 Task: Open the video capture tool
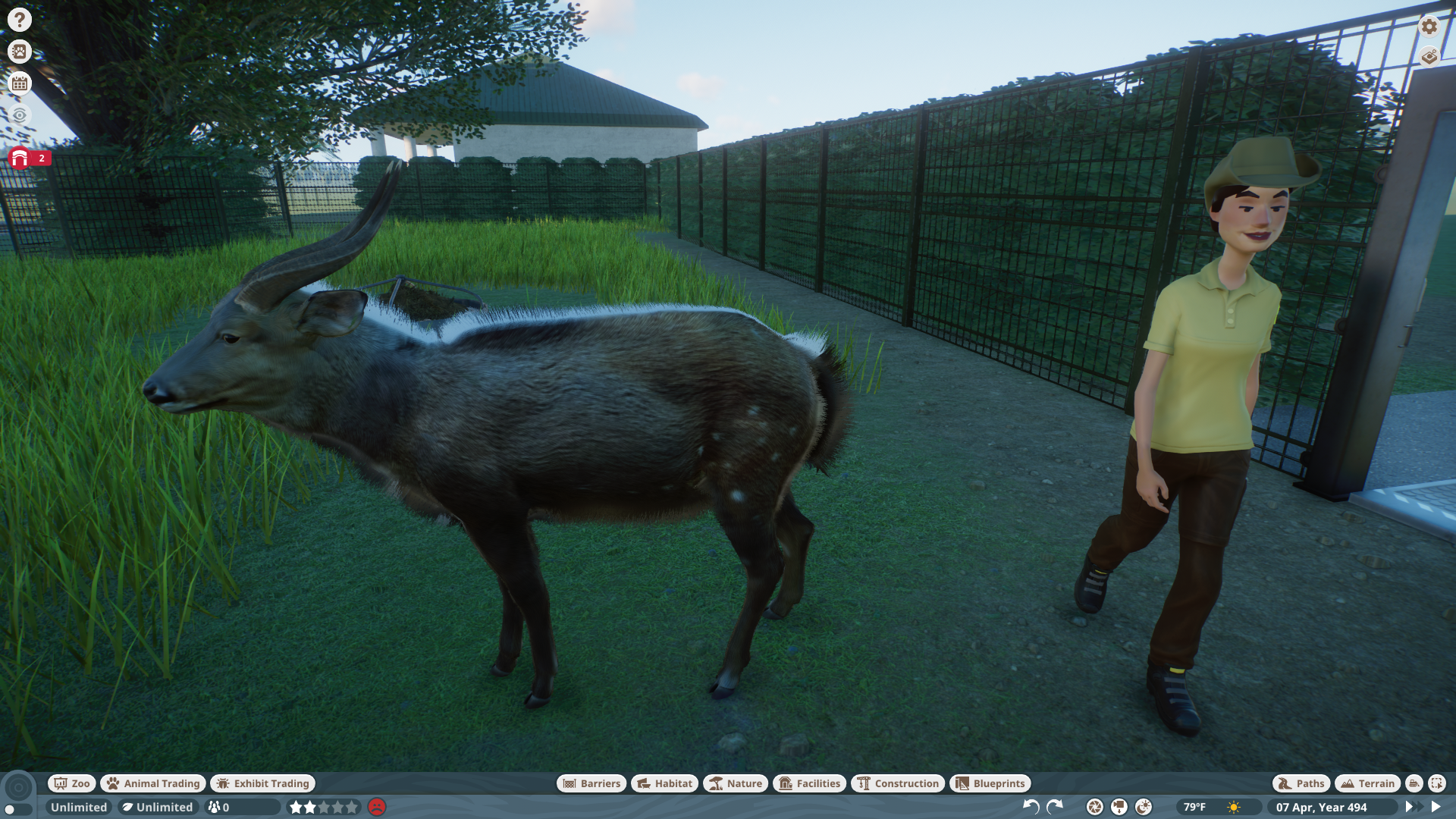tap(1119, 806)
